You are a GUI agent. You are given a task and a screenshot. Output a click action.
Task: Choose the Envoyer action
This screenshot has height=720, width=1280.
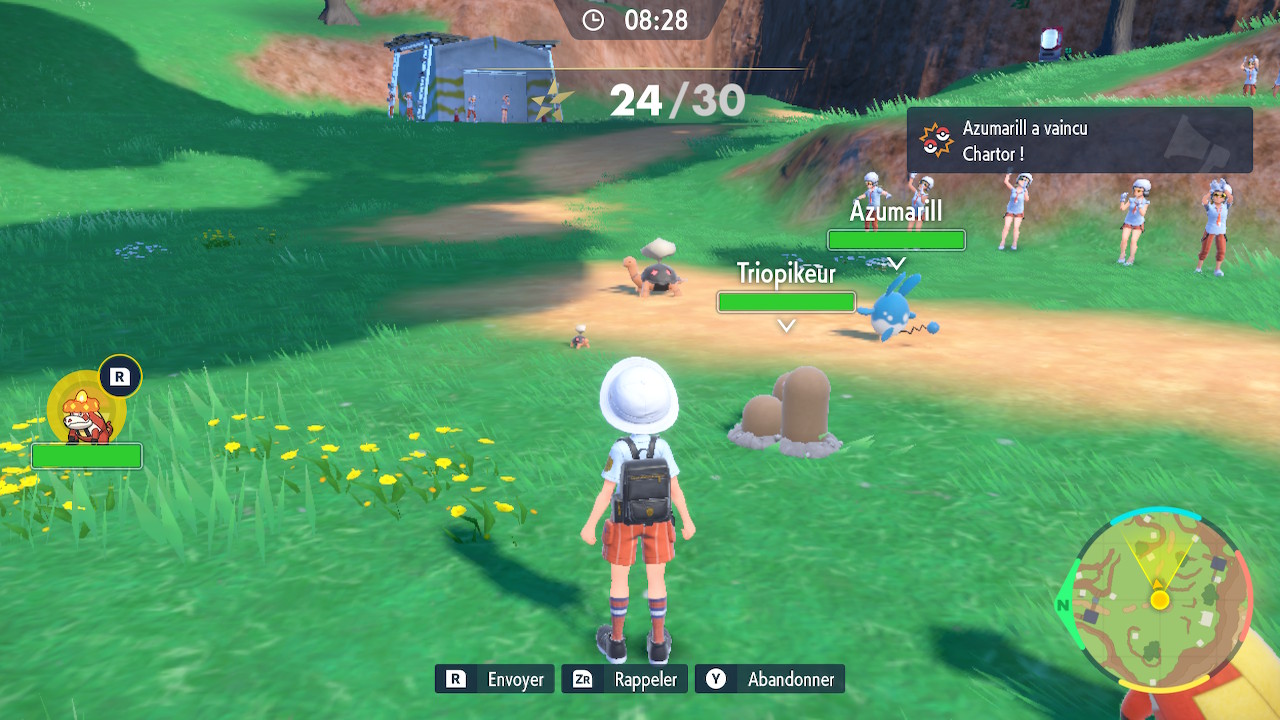point(495,679)
